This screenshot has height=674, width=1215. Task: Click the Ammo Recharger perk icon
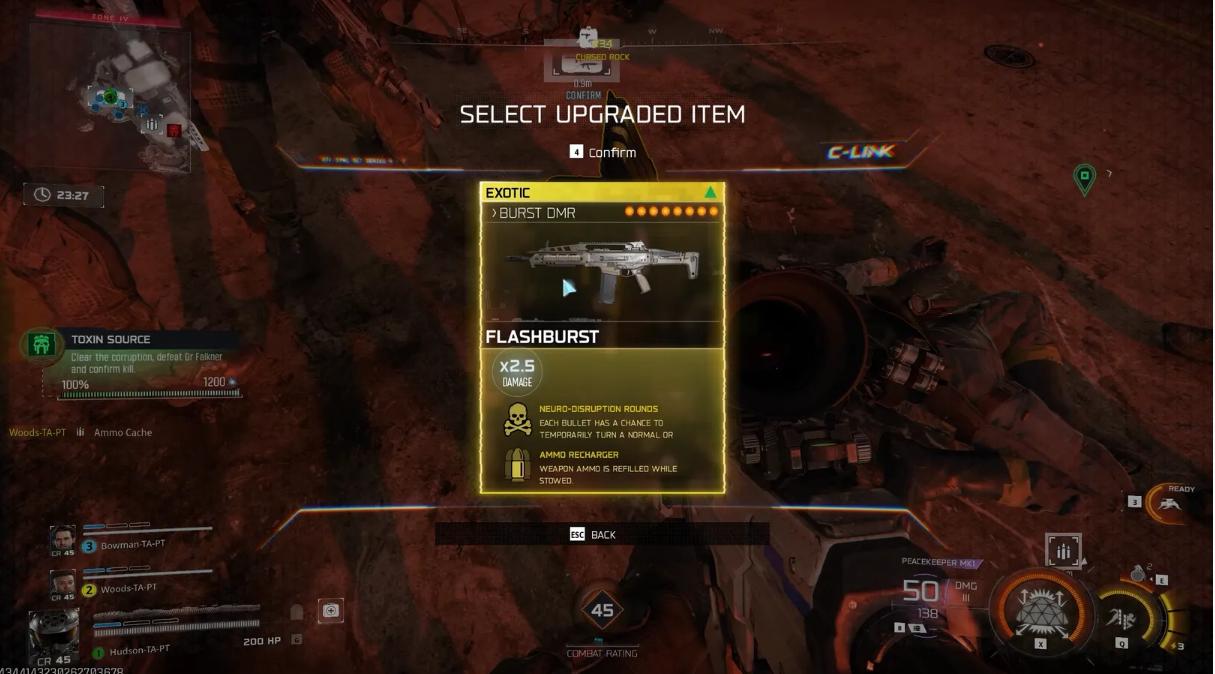[517, 466]
